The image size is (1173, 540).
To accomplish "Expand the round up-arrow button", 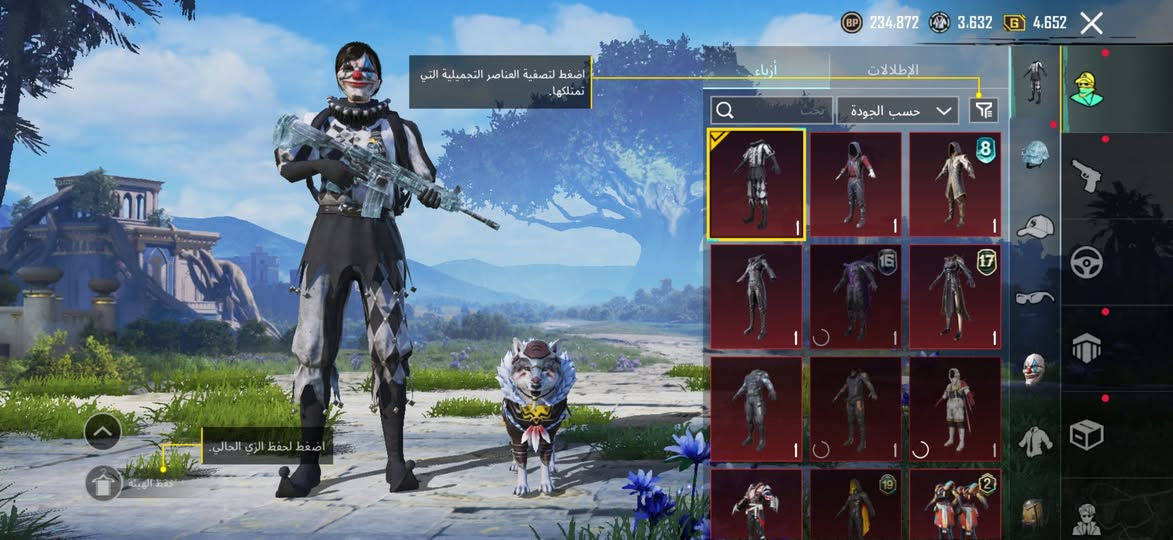I will [103, 432].
